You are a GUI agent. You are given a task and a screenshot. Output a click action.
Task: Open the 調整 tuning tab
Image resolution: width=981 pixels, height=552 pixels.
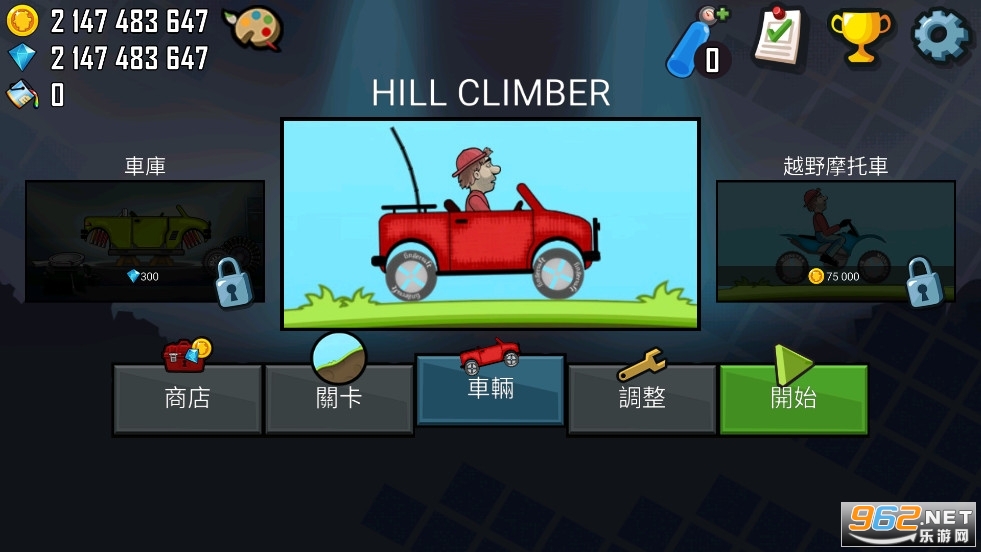[x=642, y=397]
